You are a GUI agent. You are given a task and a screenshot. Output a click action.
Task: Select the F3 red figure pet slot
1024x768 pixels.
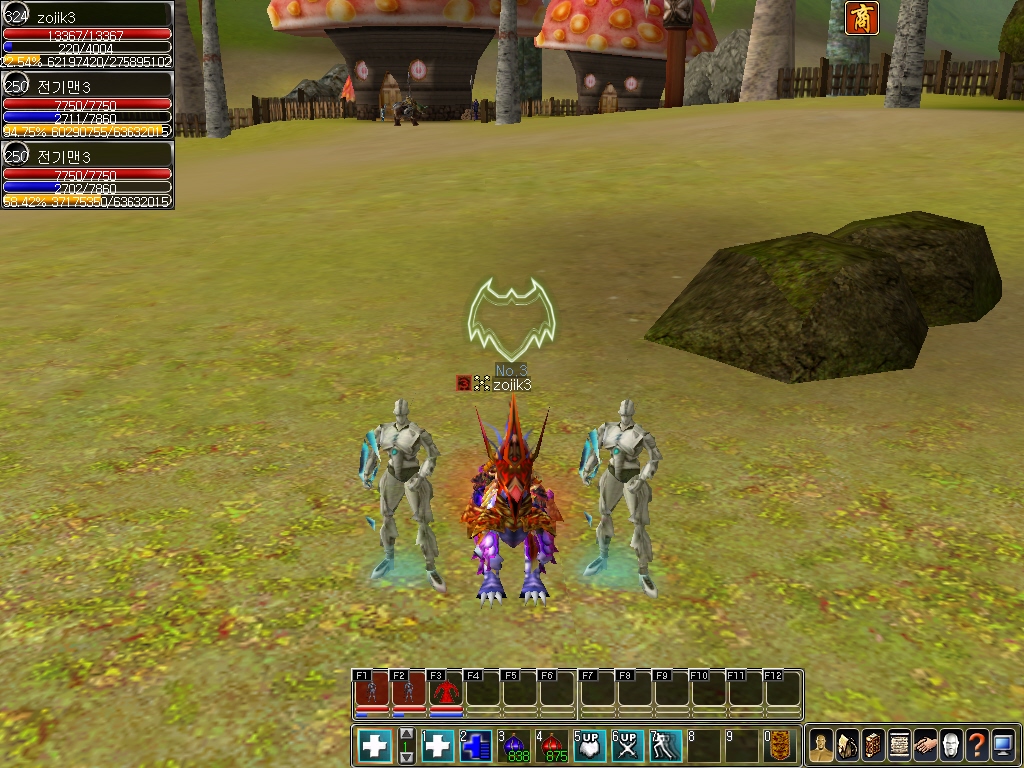click(446, 692)
